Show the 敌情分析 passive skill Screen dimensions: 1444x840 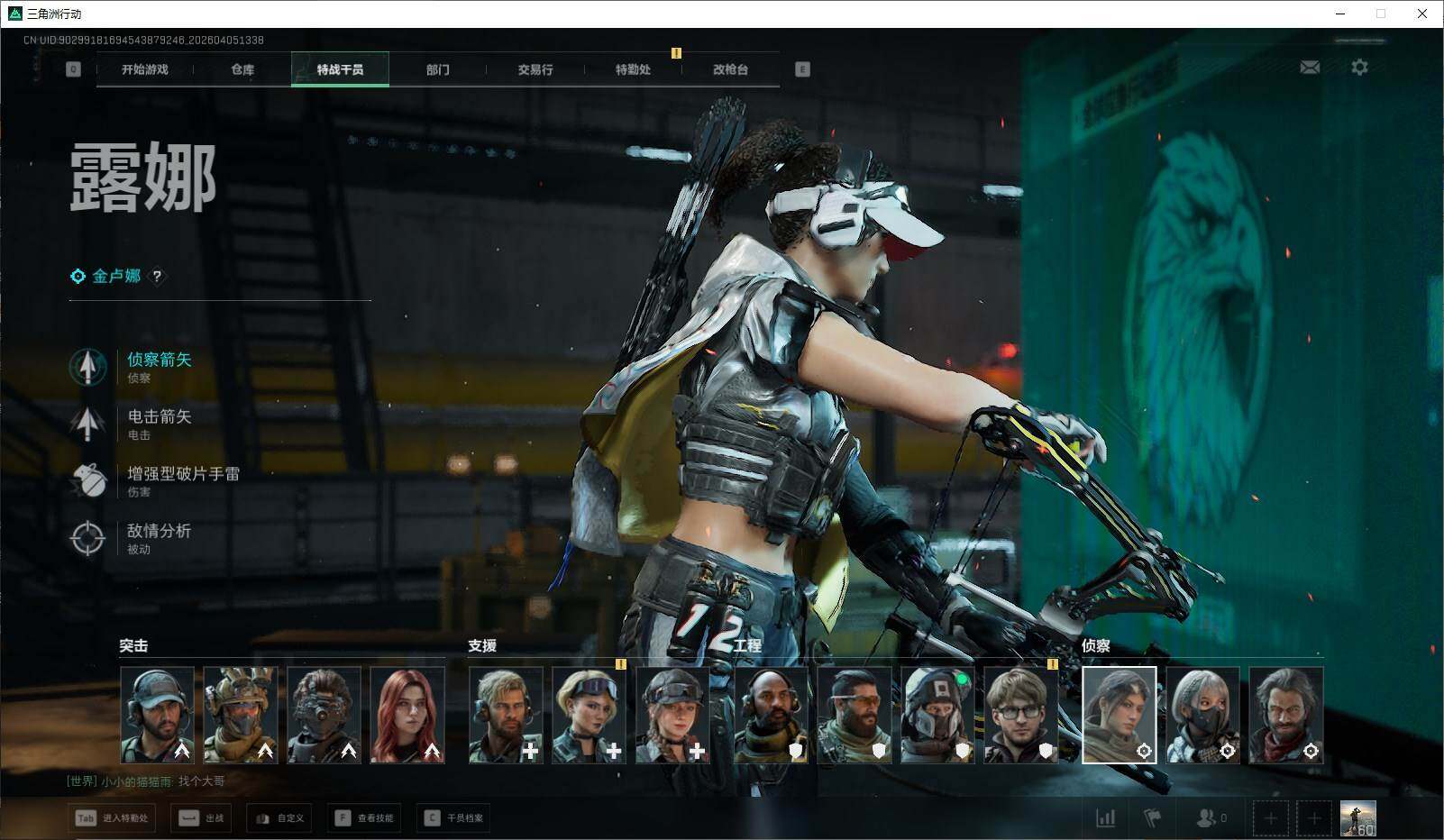click(x=159, y=532)
